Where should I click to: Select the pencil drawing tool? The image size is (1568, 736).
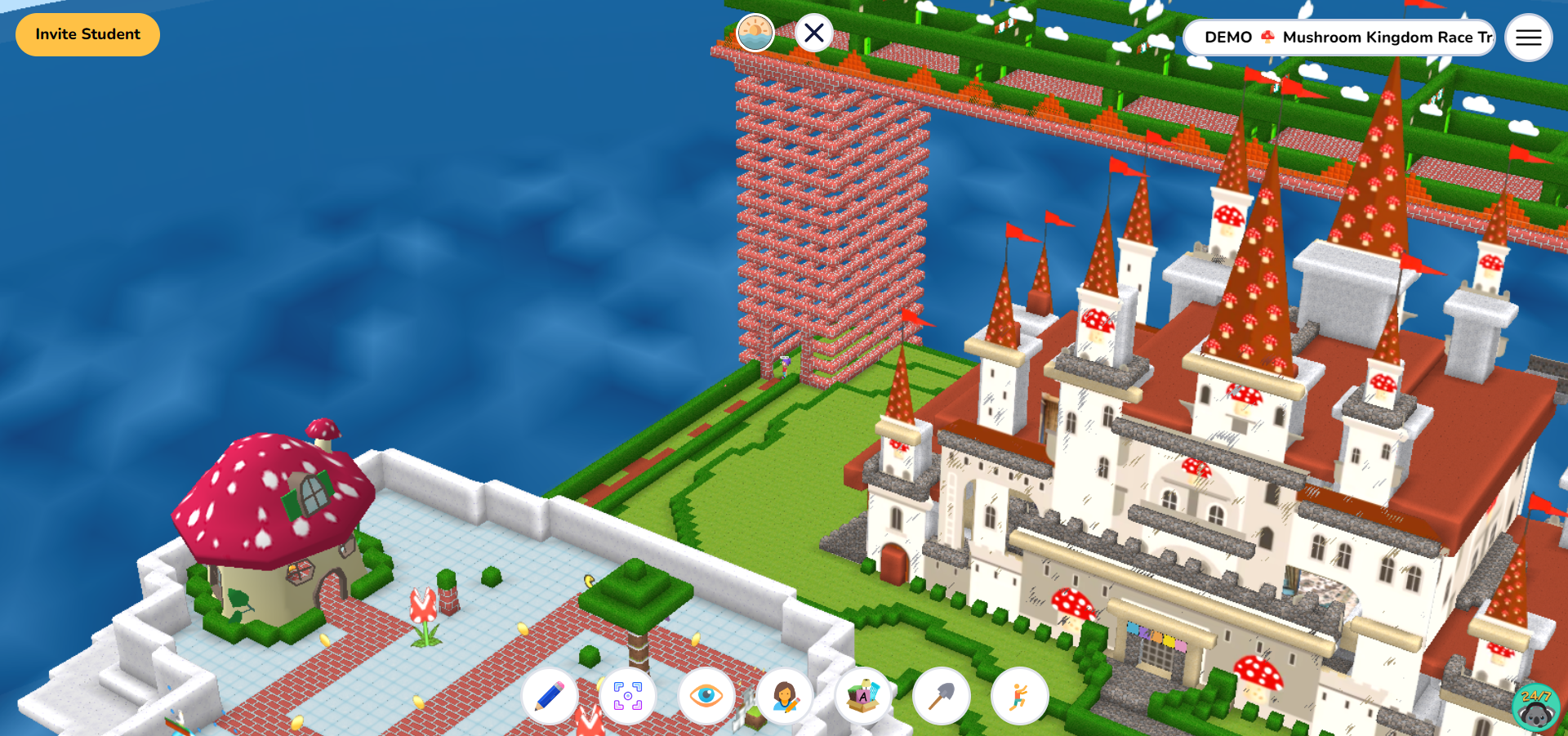[550, 695]
